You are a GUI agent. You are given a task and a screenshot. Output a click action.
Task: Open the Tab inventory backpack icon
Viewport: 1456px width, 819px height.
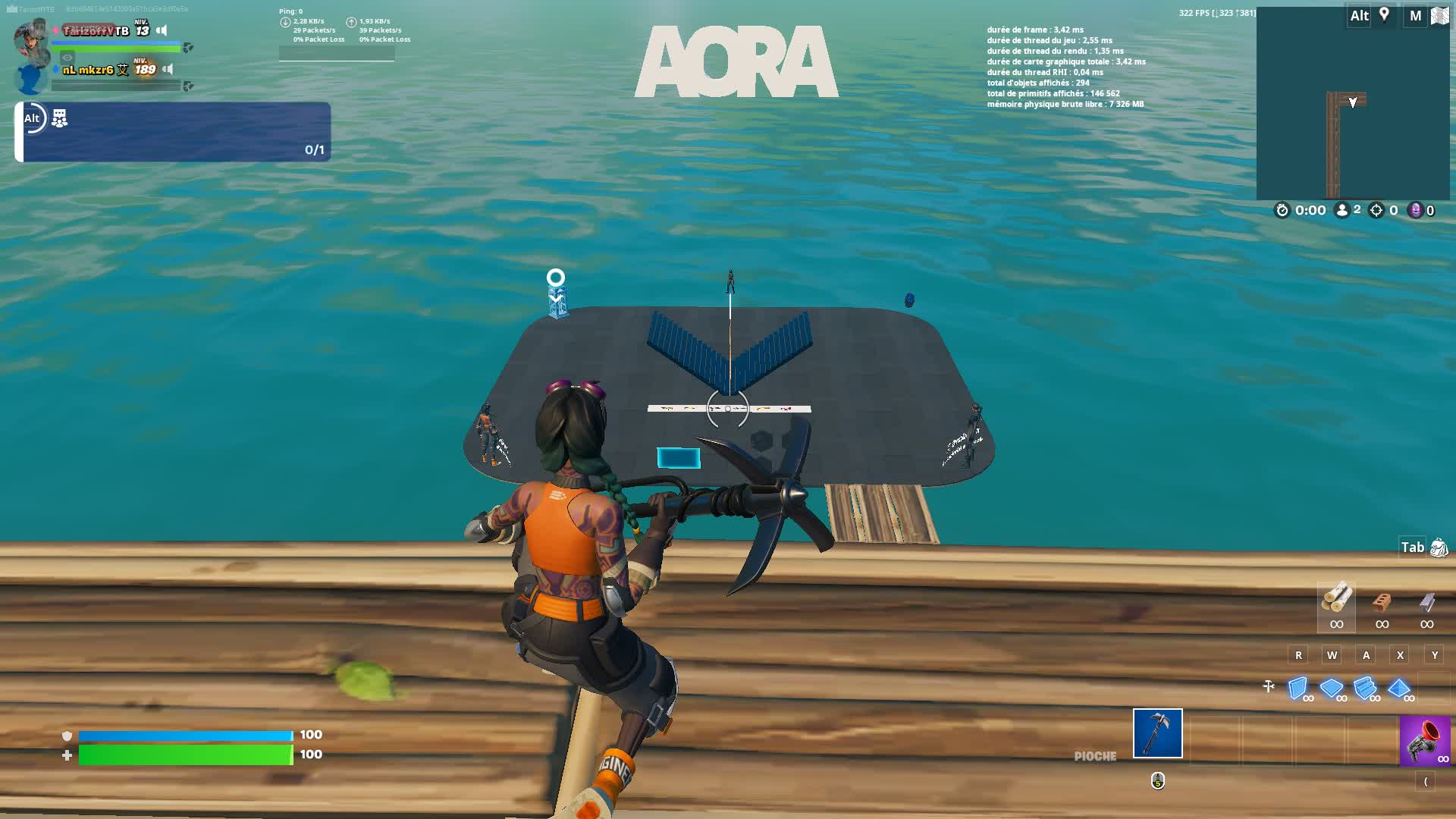pyautogui.click(x=1439, y=548)
